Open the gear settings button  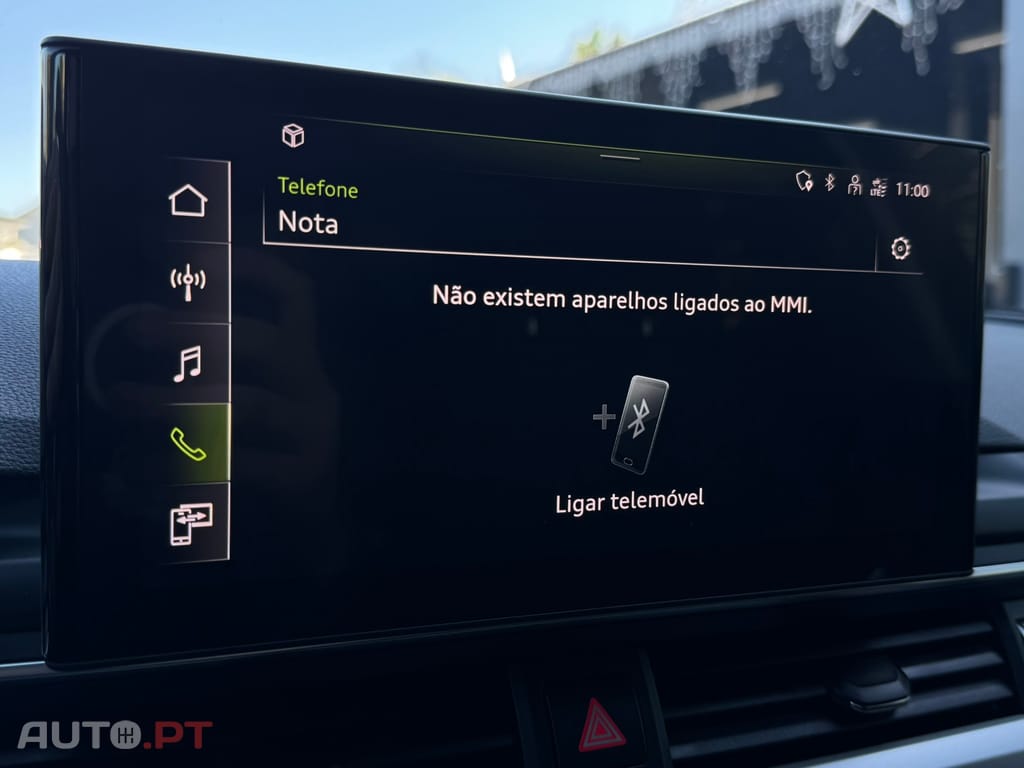pyautogui.click(x=900, y=249)
